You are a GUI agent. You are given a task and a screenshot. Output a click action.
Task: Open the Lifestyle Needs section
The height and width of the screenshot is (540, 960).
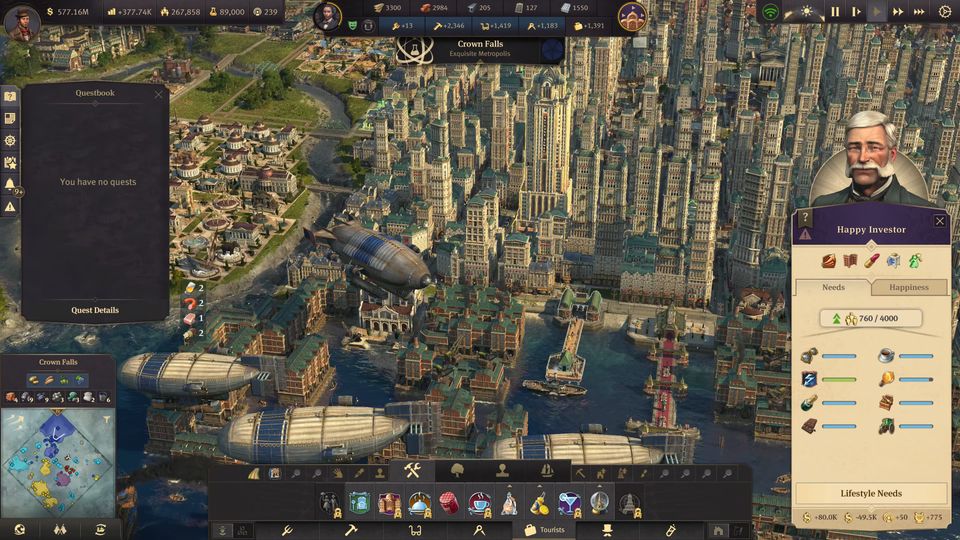click(871, 494)
